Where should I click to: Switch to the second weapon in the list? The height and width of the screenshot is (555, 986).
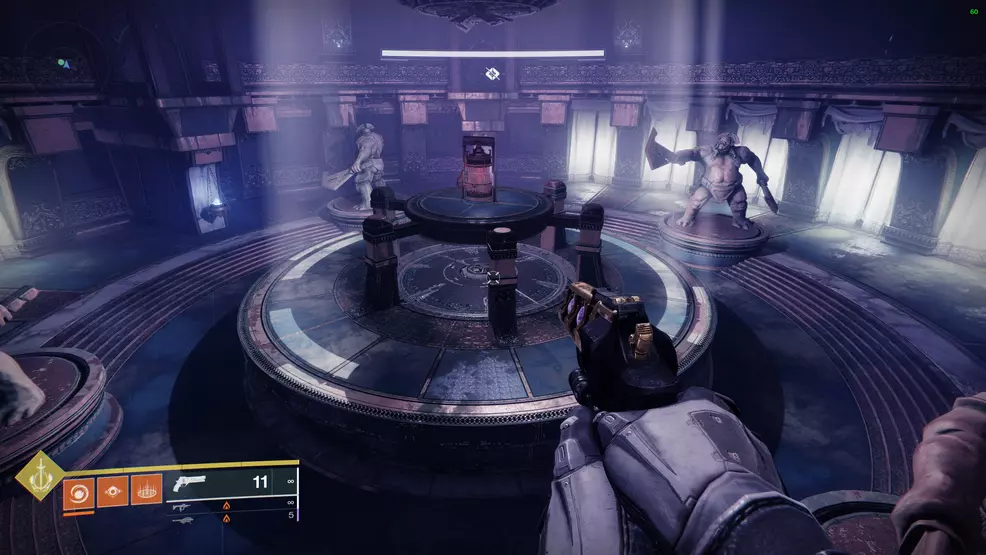coord(184,506)
